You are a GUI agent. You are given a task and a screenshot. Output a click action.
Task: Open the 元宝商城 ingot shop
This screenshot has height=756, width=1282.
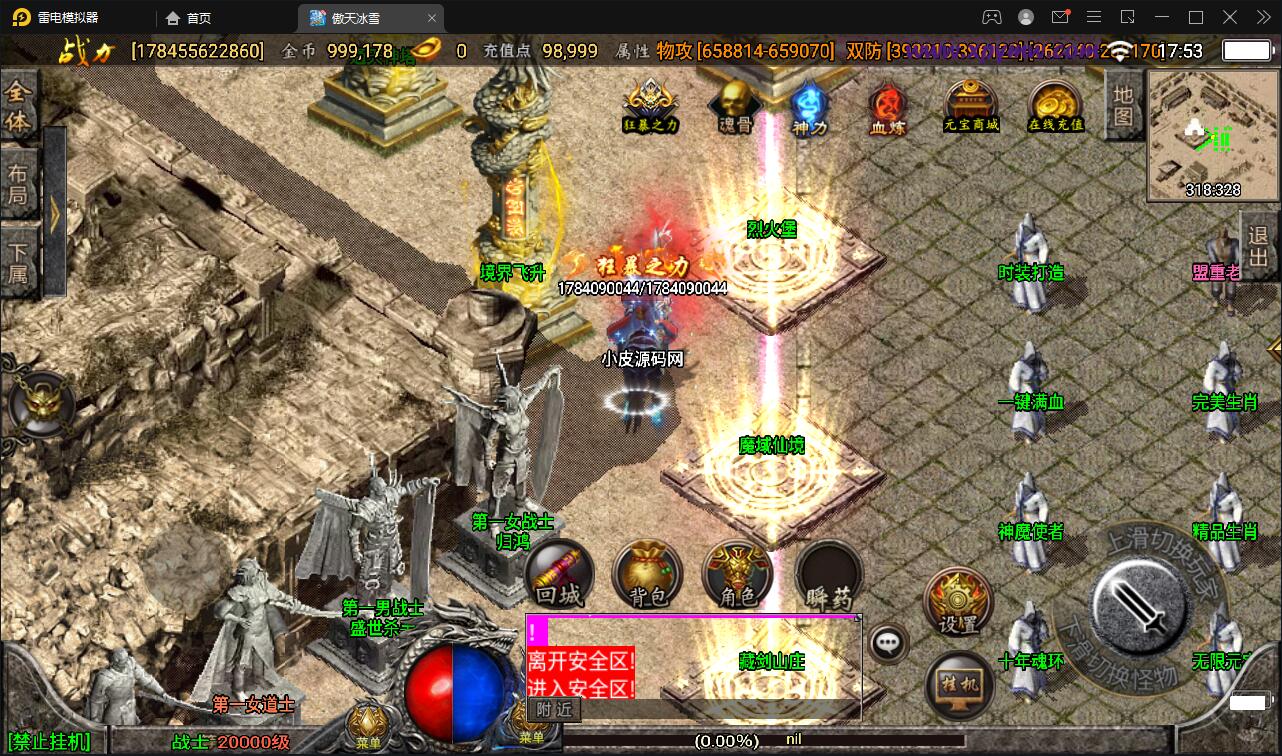[x=971, y=105]
